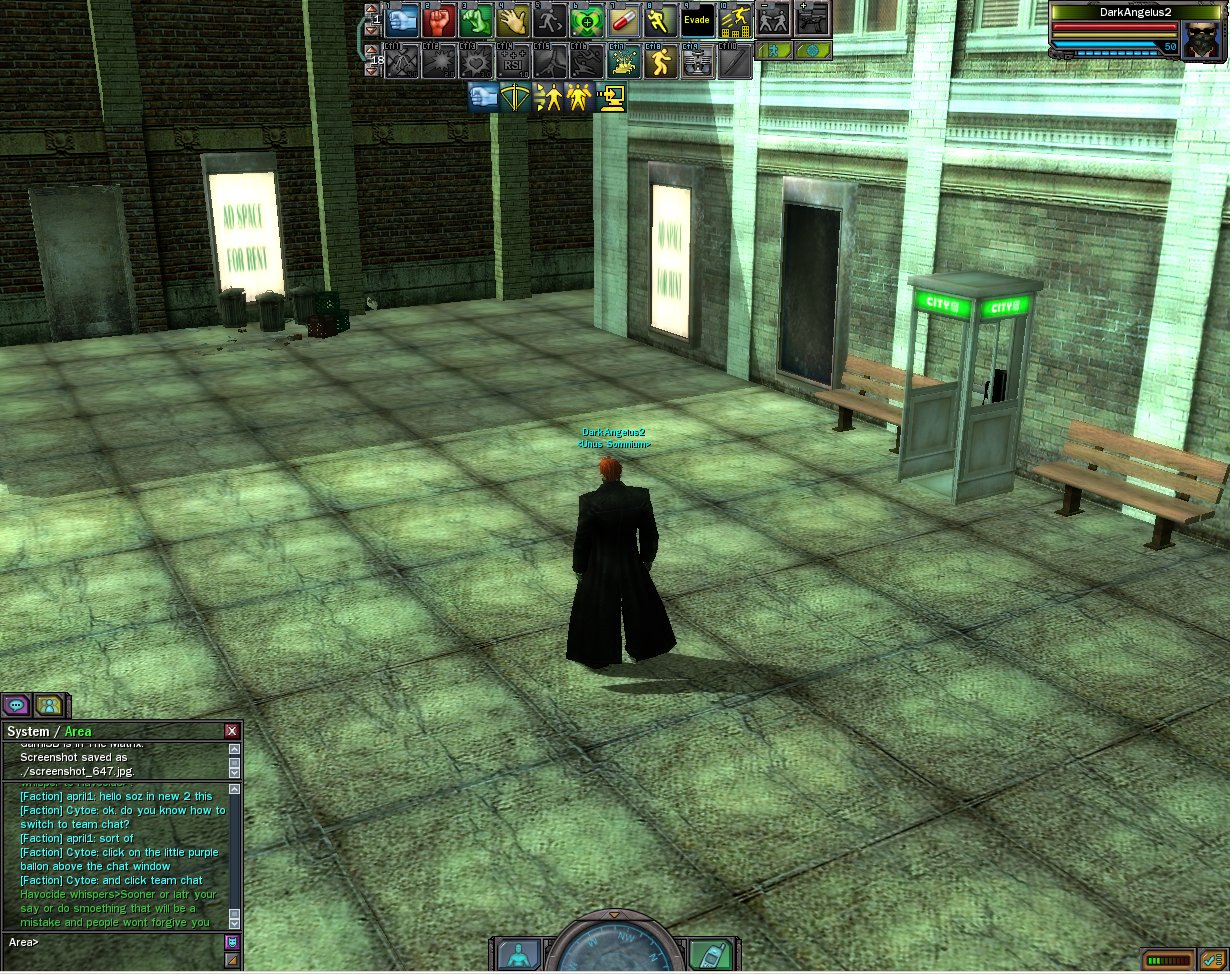Viewport: 1230px width, 974px height.
Task: Activate the Evade ability
Action: tap(697, 20)
